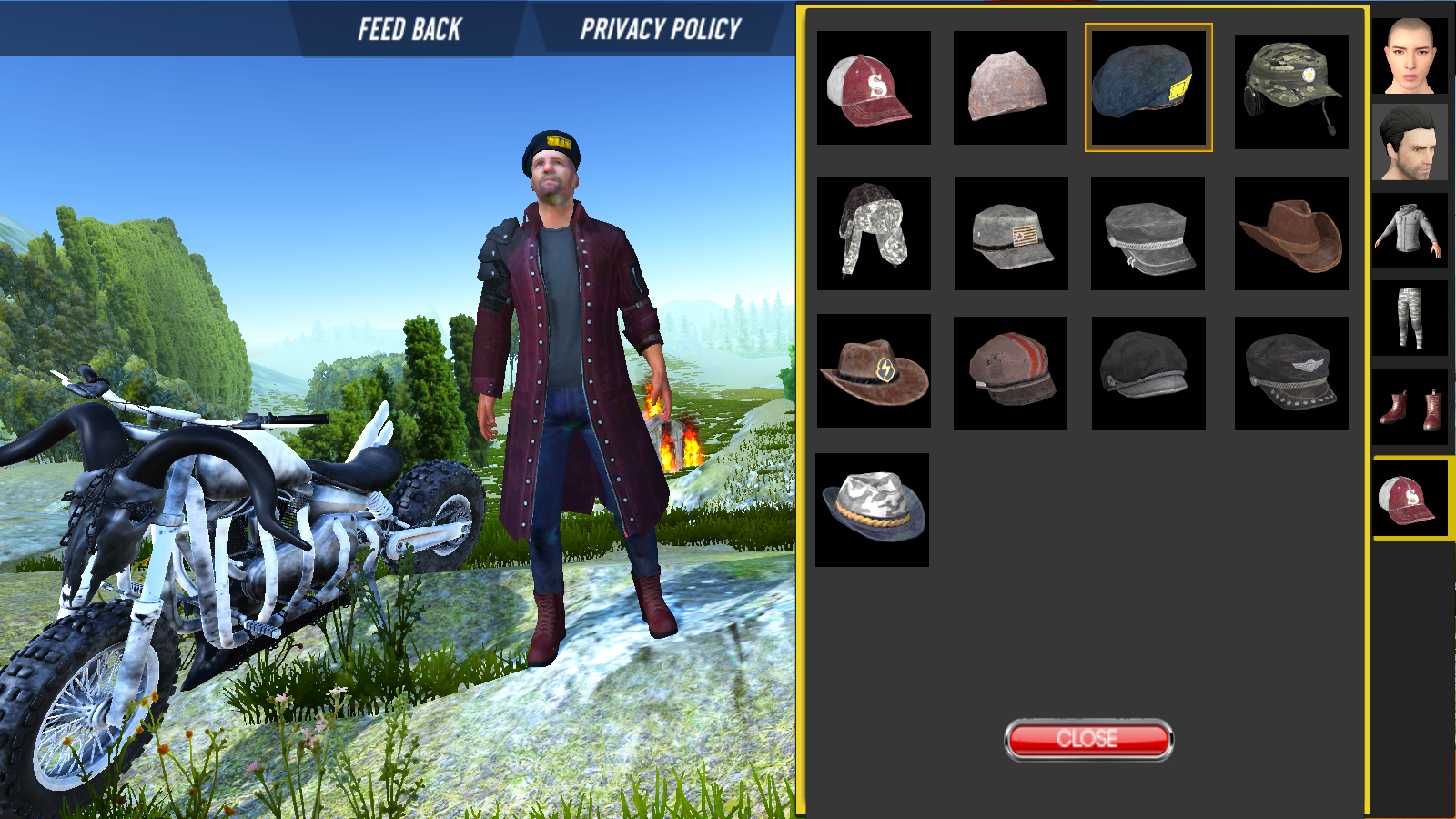1456x819 pixels.
Task: Close the hat selection panel
Action: (1088, 739)
